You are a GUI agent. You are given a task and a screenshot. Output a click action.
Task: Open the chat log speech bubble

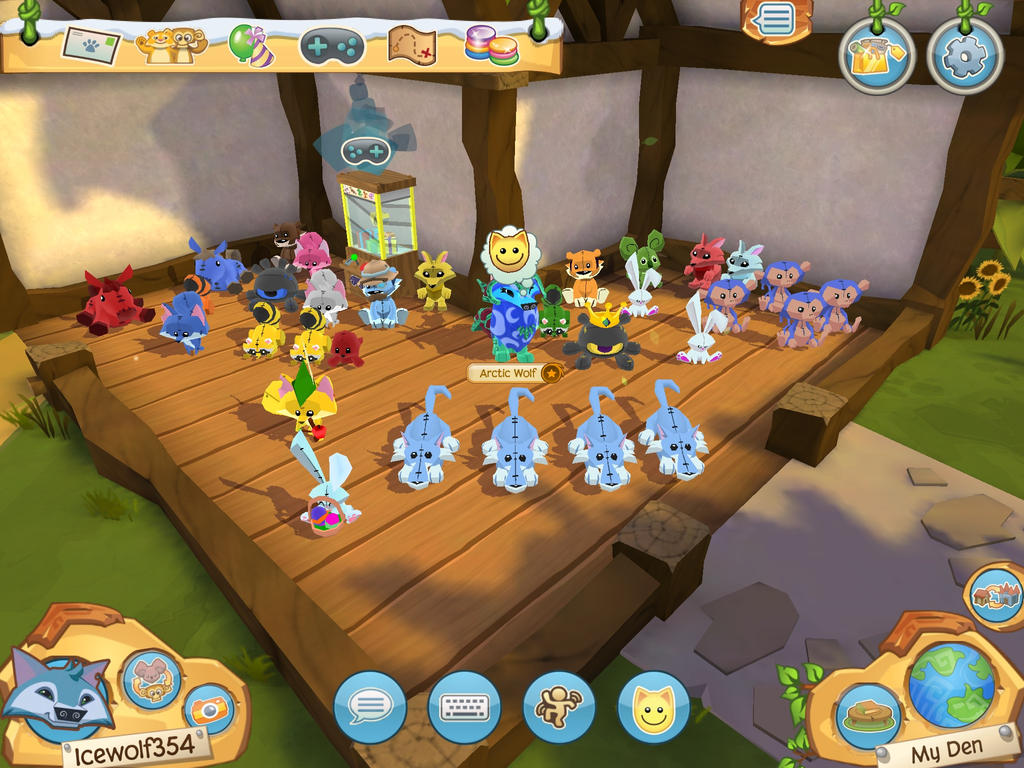775,21
